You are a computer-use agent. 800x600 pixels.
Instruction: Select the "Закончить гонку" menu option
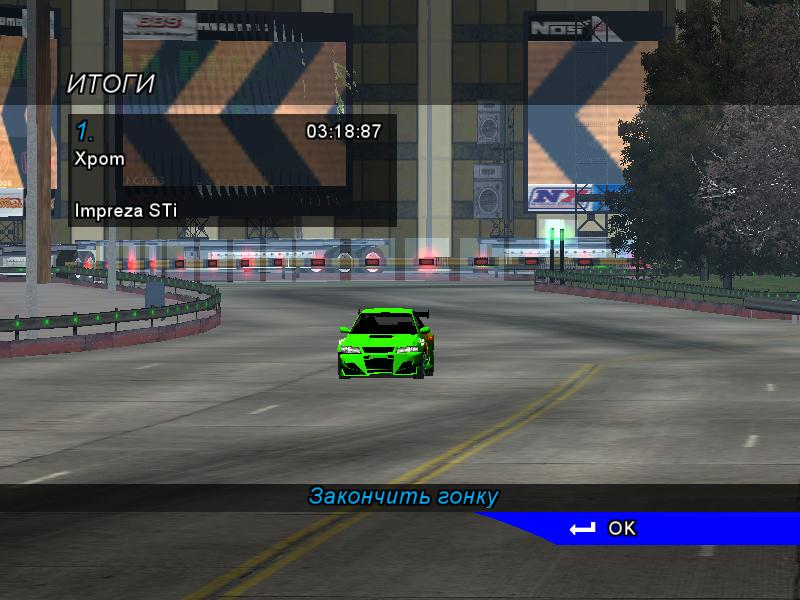403,497
